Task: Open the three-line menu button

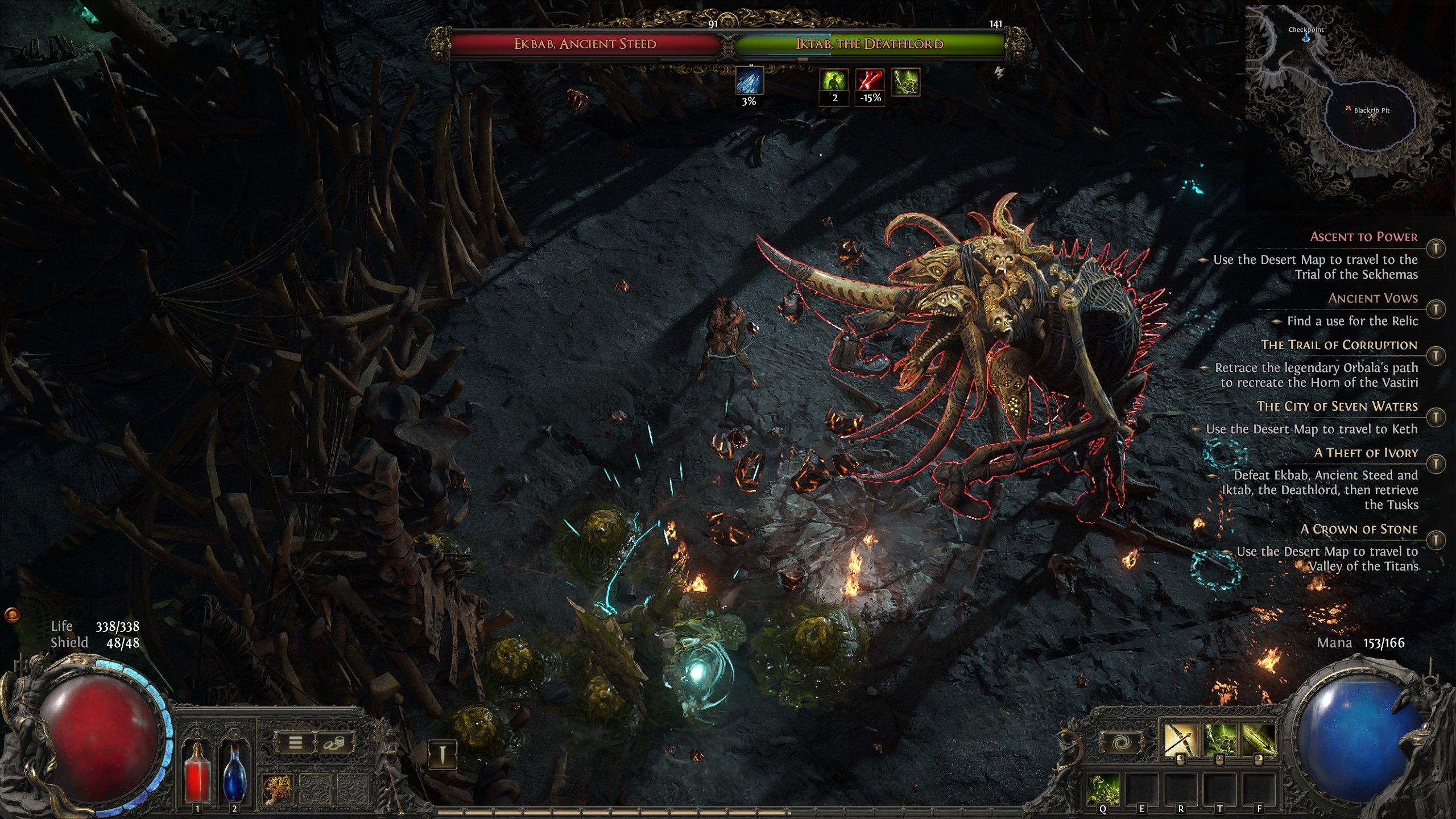Action: 295,743
